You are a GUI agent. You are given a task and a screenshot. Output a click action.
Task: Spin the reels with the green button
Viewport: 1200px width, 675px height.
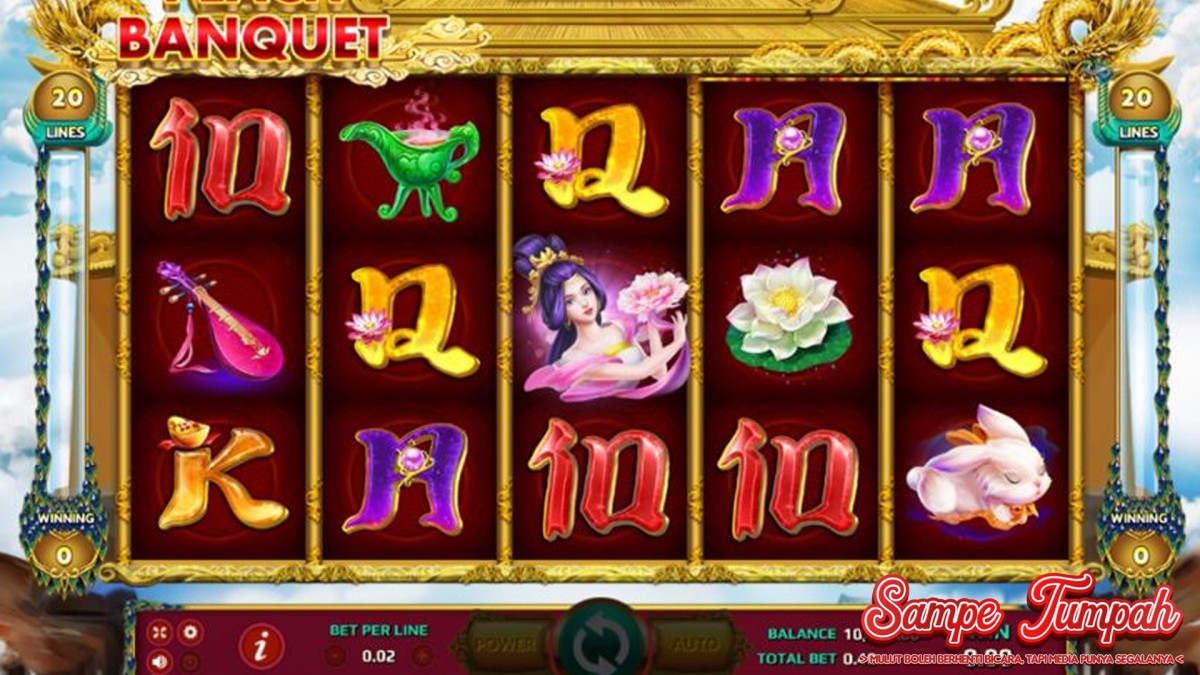click(x=601, y=645)
